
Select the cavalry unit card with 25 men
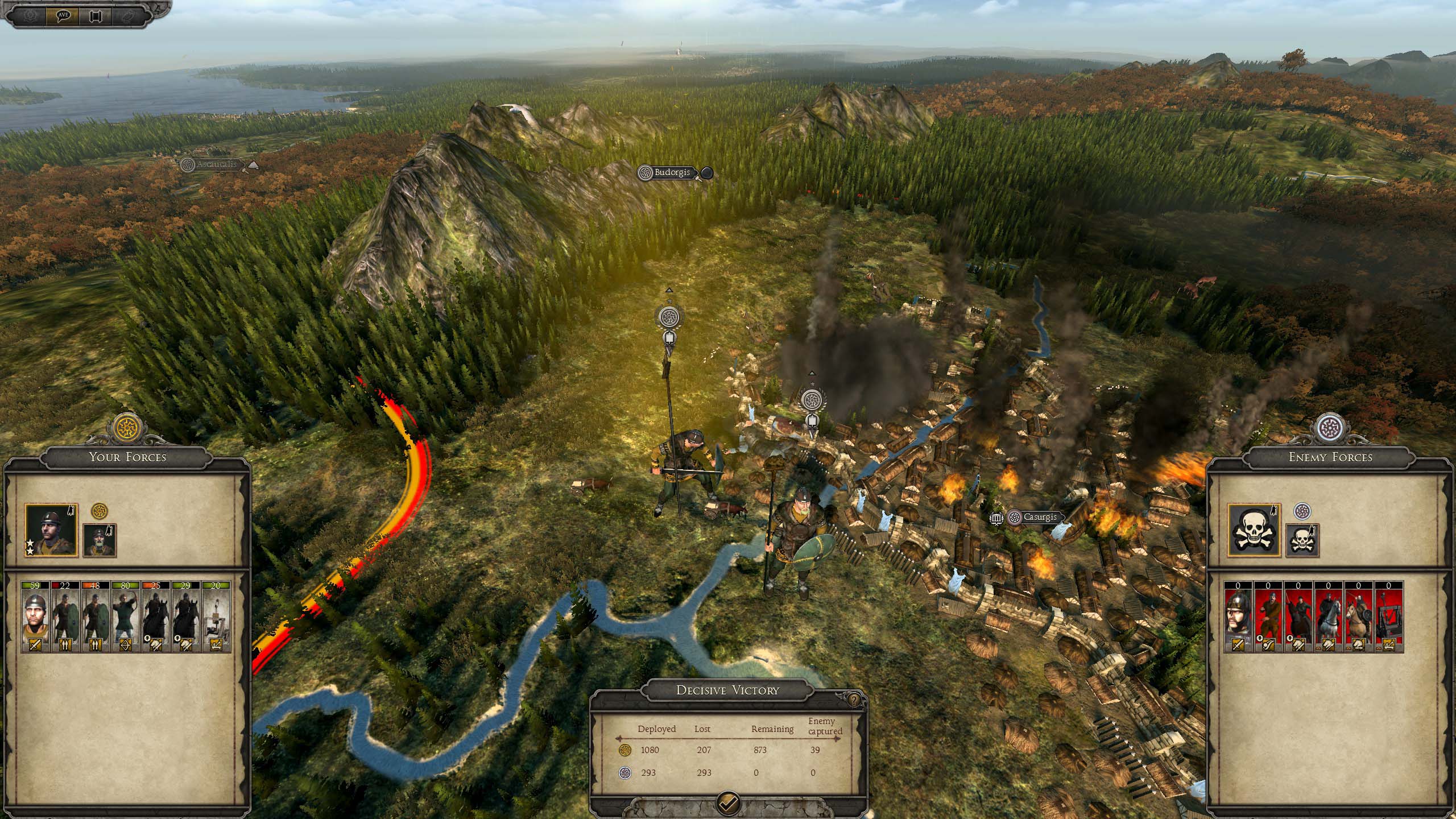tap(156, 617)
